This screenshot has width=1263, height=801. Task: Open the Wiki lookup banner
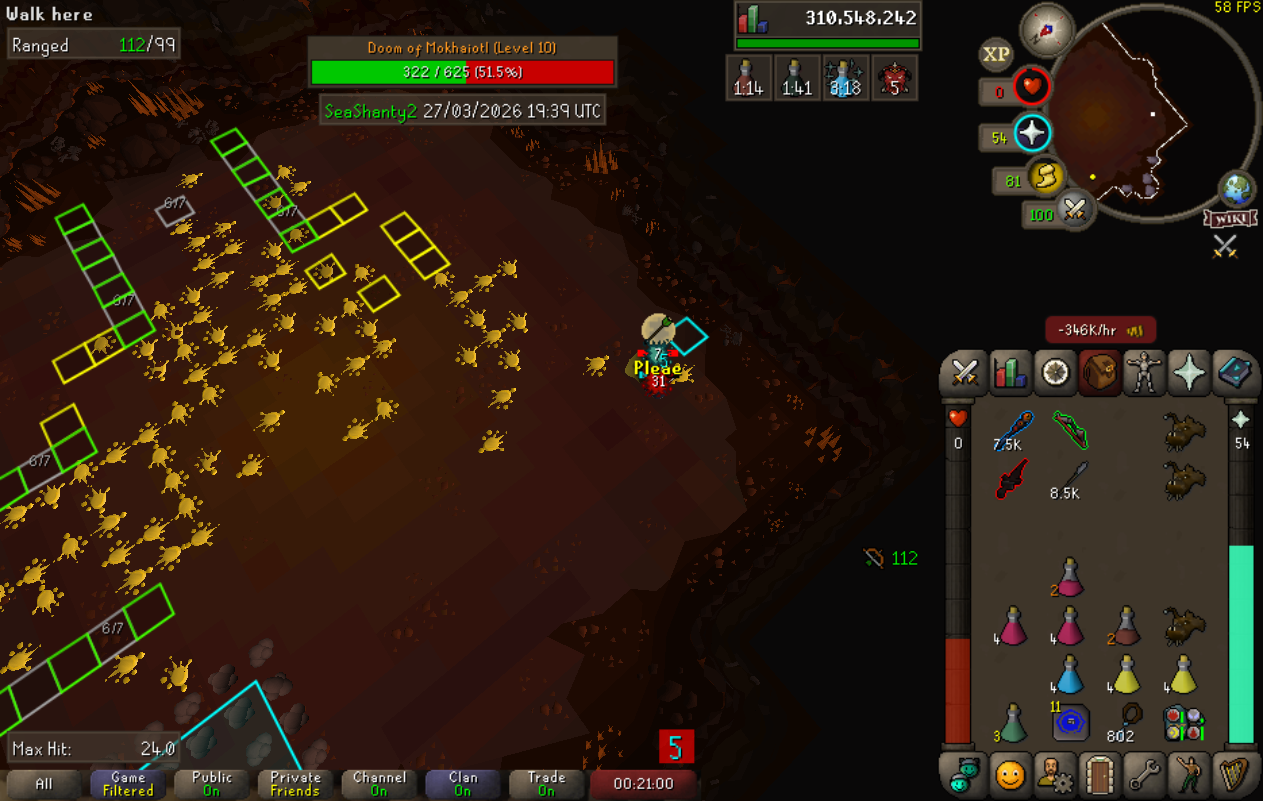(1230, 218)
